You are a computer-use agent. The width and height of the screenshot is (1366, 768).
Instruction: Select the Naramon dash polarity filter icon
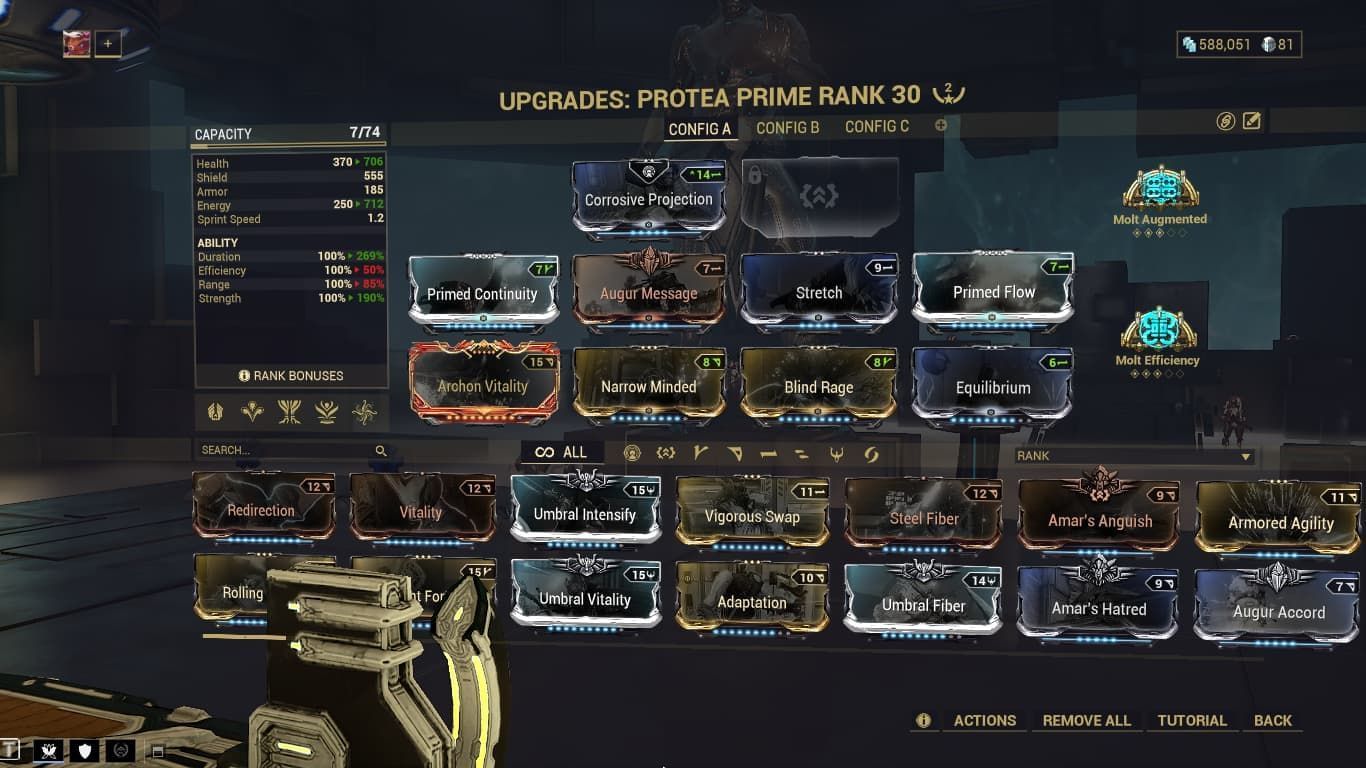[x=769, y=453]
